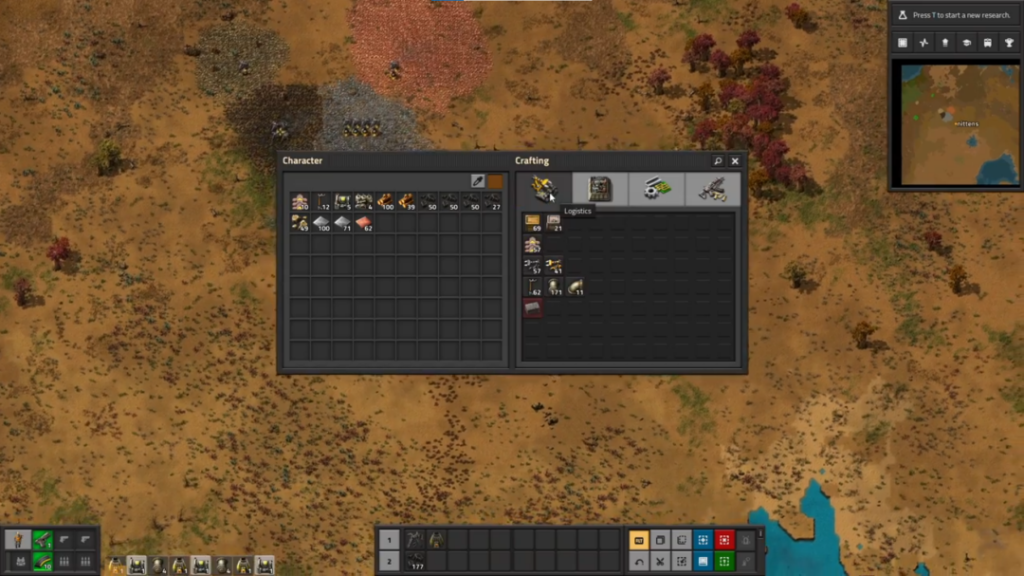
Task: Close the Character and Crafting window
Action: [735, 161]
